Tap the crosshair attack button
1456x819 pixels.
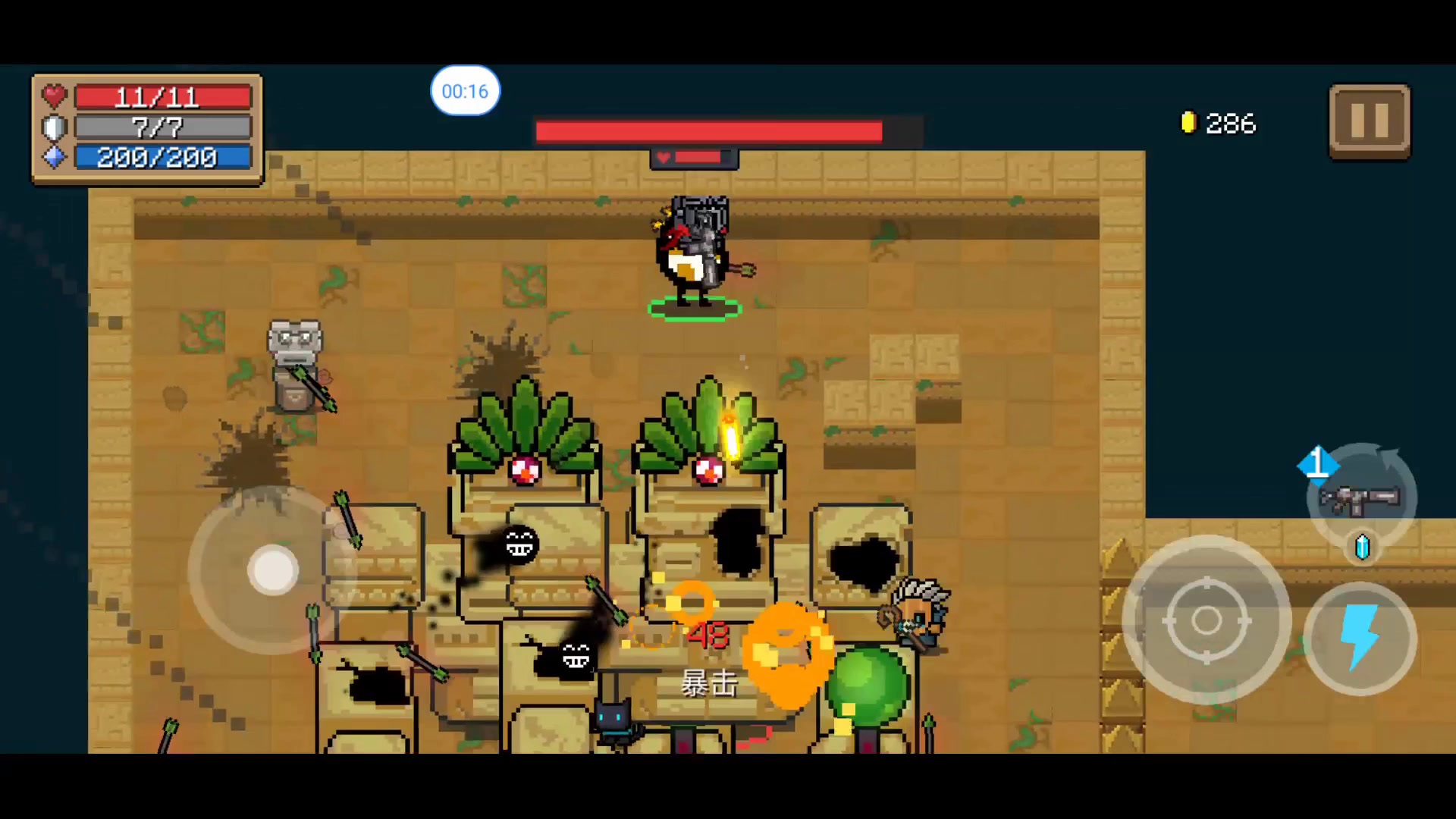[x=1206, y=620]
